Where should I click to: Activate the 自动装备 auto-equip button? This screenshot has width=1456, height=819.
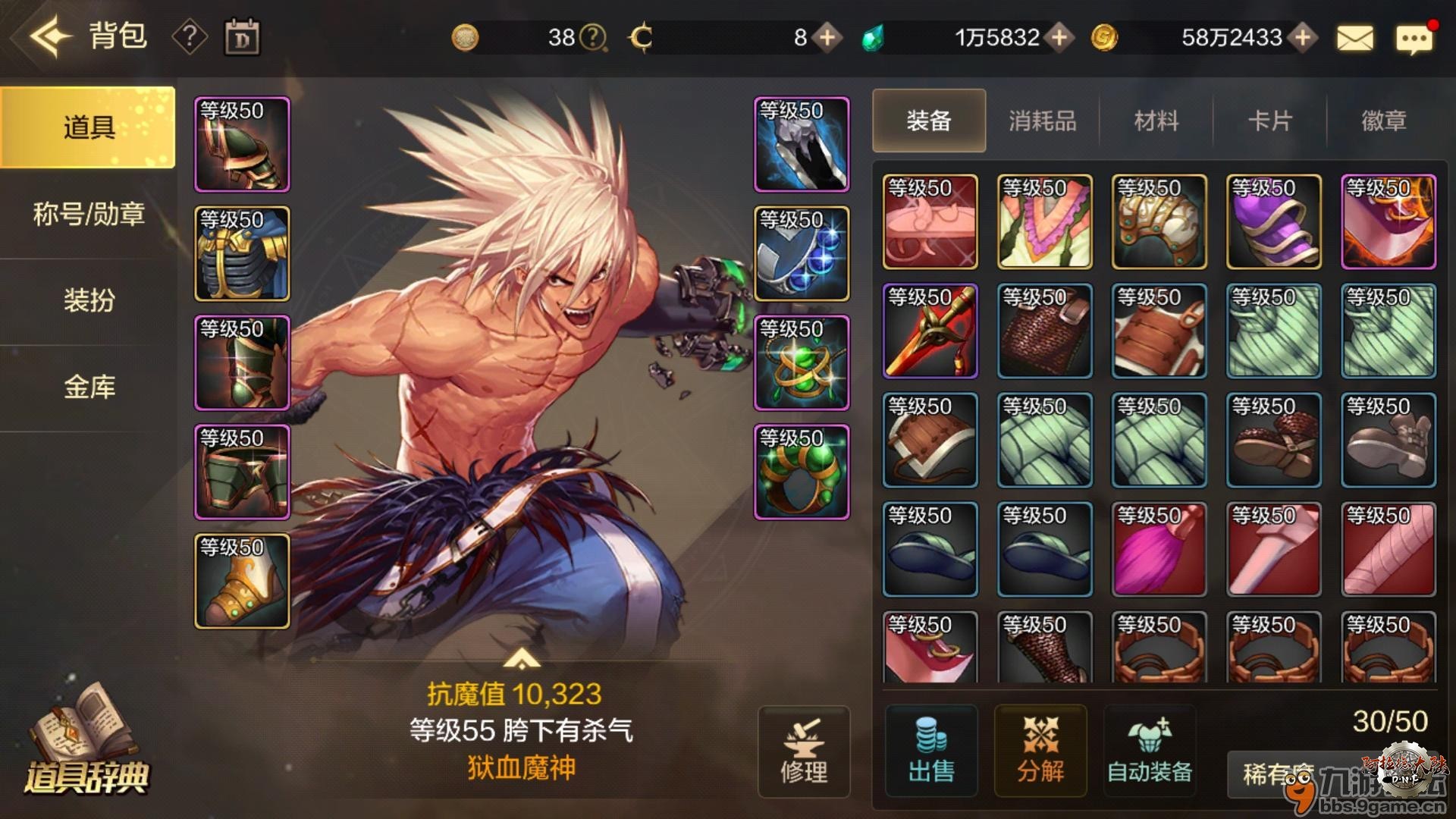(x=1150, y=751)
